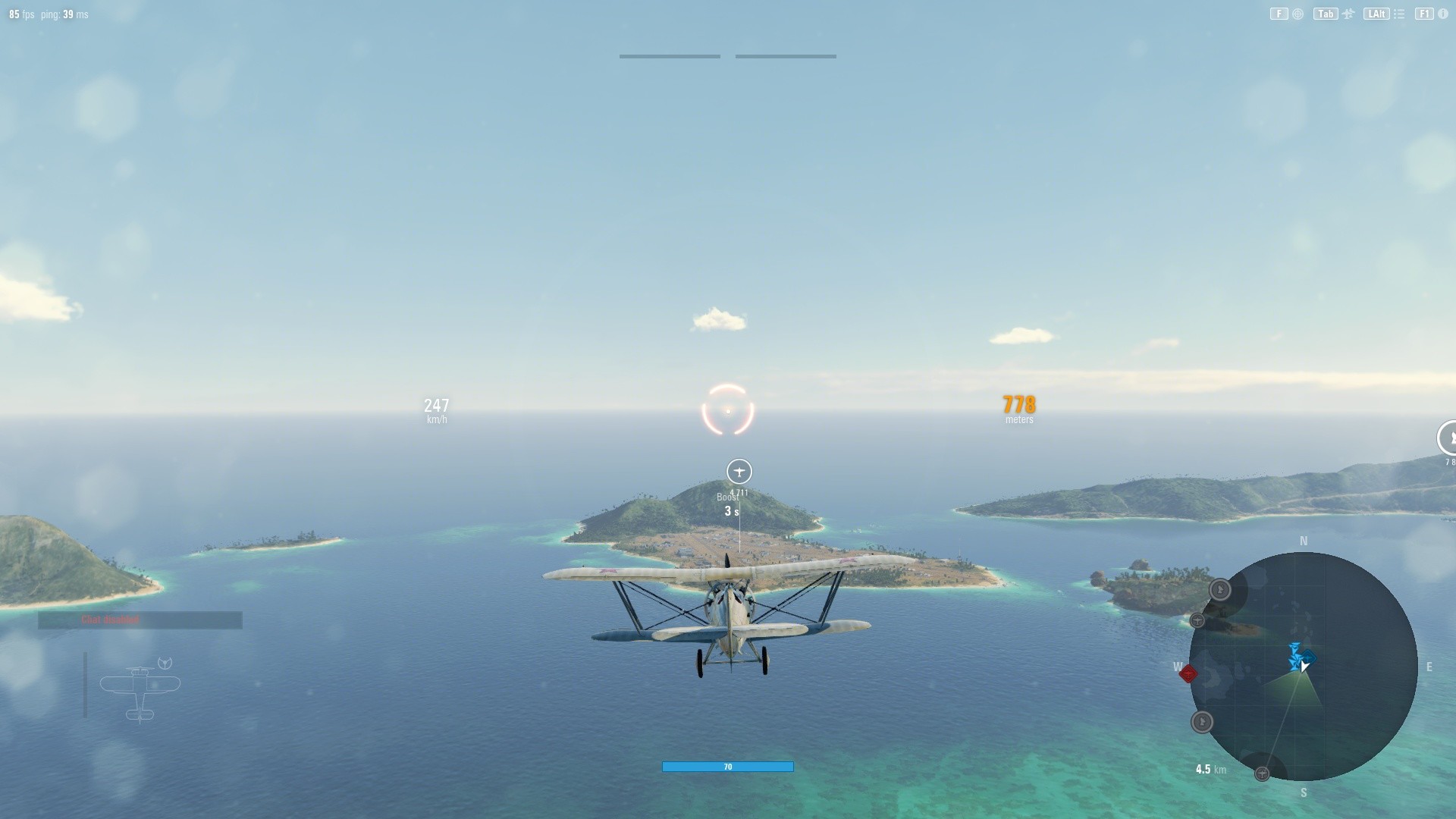Screen dimensions: 1456x819
Task: Toggle the team roster with the Tab button
Action: pyautogui.click(x=1325, y=13)
